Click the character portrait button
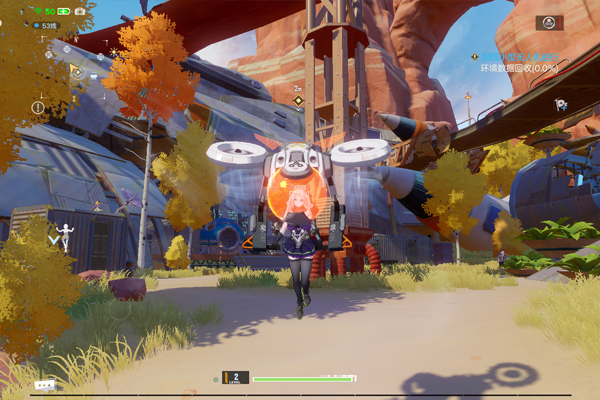The image size is (600, 400). click(549, 23)
